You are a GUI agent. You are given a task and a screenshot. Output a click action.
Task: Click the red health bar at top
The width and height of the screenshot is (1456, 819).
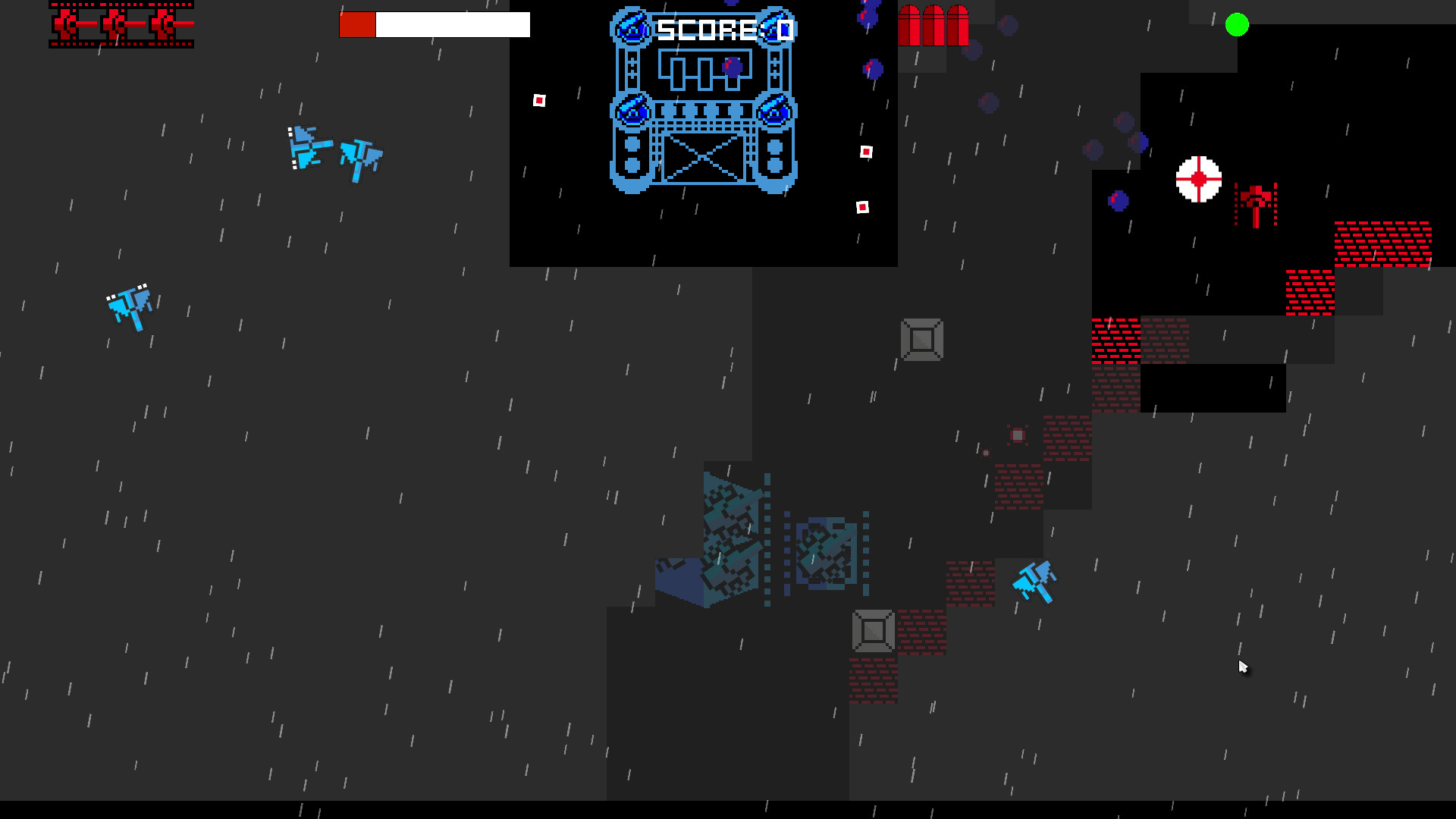358,24
